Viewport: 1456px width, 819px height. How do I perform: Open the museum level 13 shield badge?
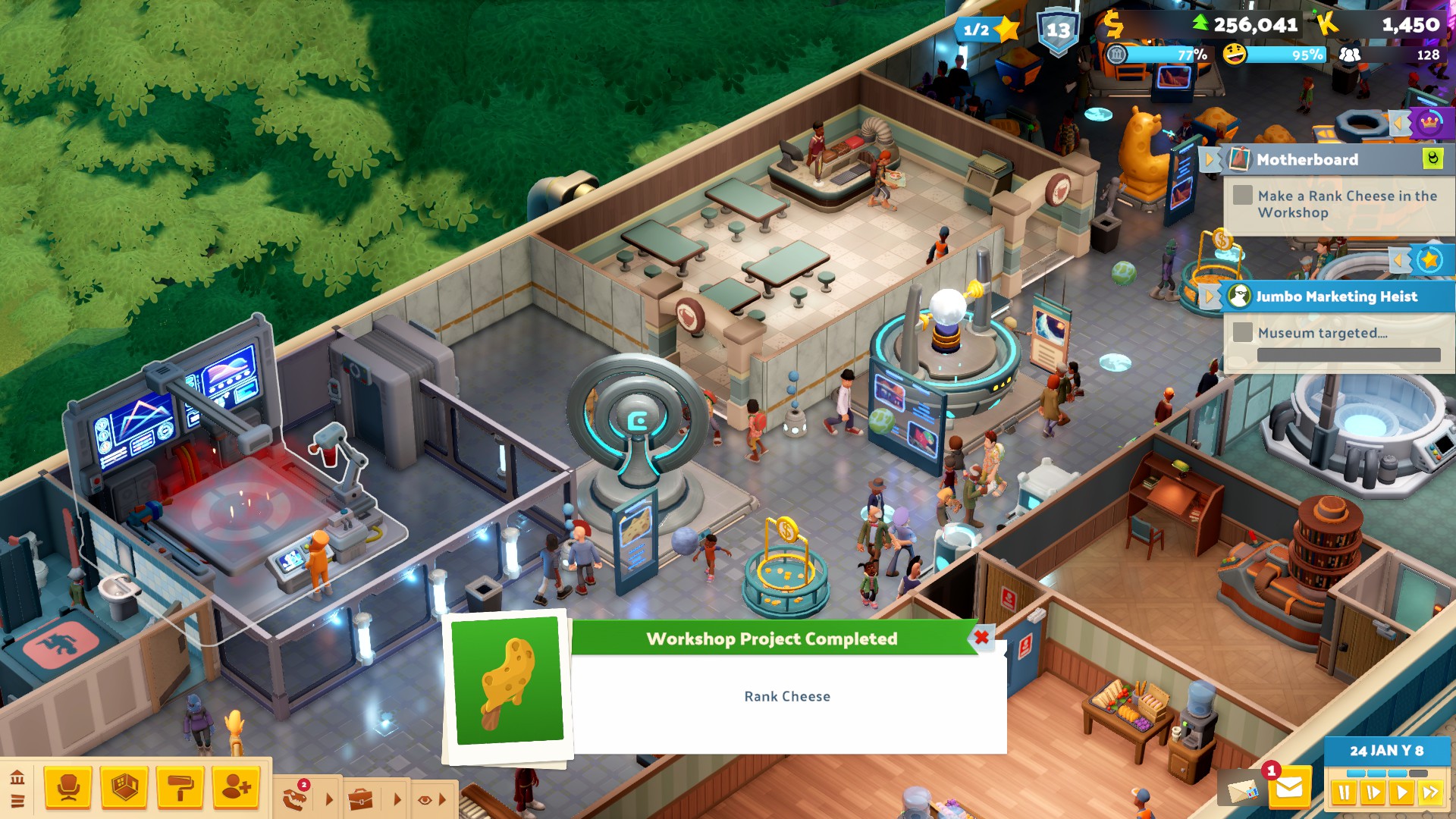(x=1058, y=31)
